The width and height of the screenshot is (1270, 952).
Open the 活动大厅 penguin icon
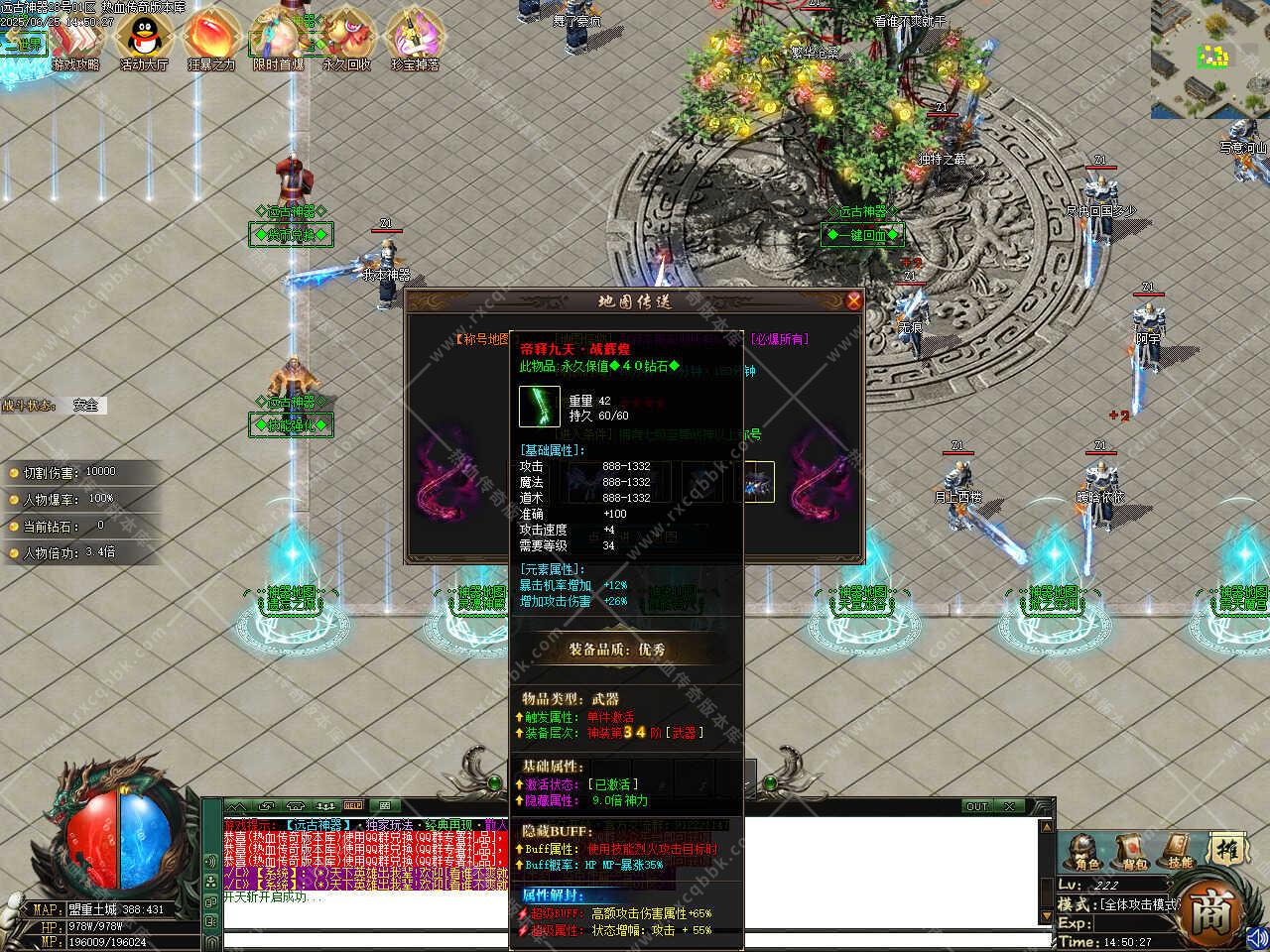point(144,42)
